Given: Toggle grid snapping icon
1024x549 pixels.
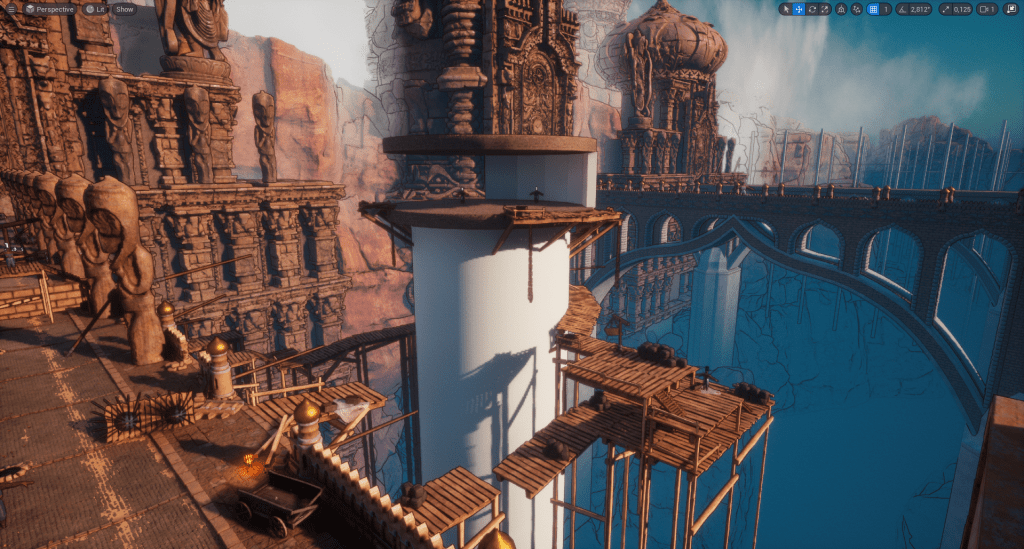Looking at the screenshot, I should point(873,9).
